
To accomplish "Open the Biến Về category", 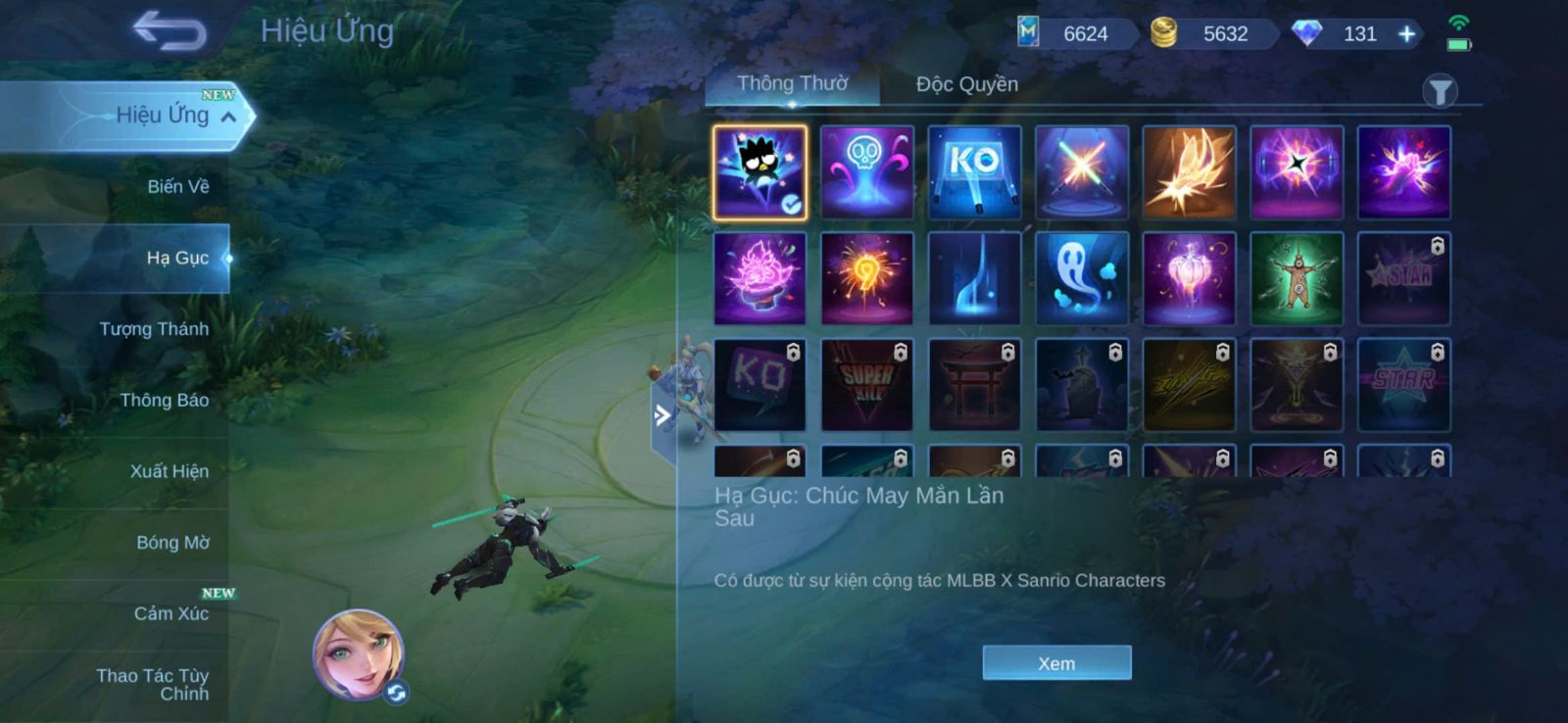I will pos(177,186).
